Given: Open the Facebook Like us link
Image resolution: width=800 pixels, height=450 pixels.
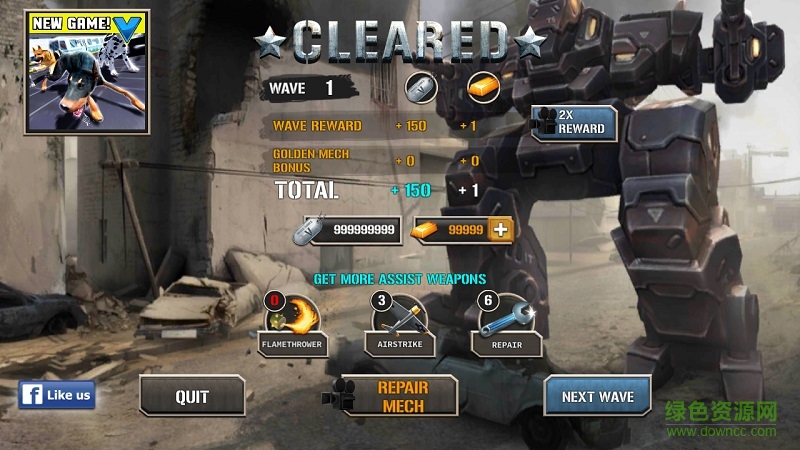Looking at the screenshot, I should click(57, 395).
